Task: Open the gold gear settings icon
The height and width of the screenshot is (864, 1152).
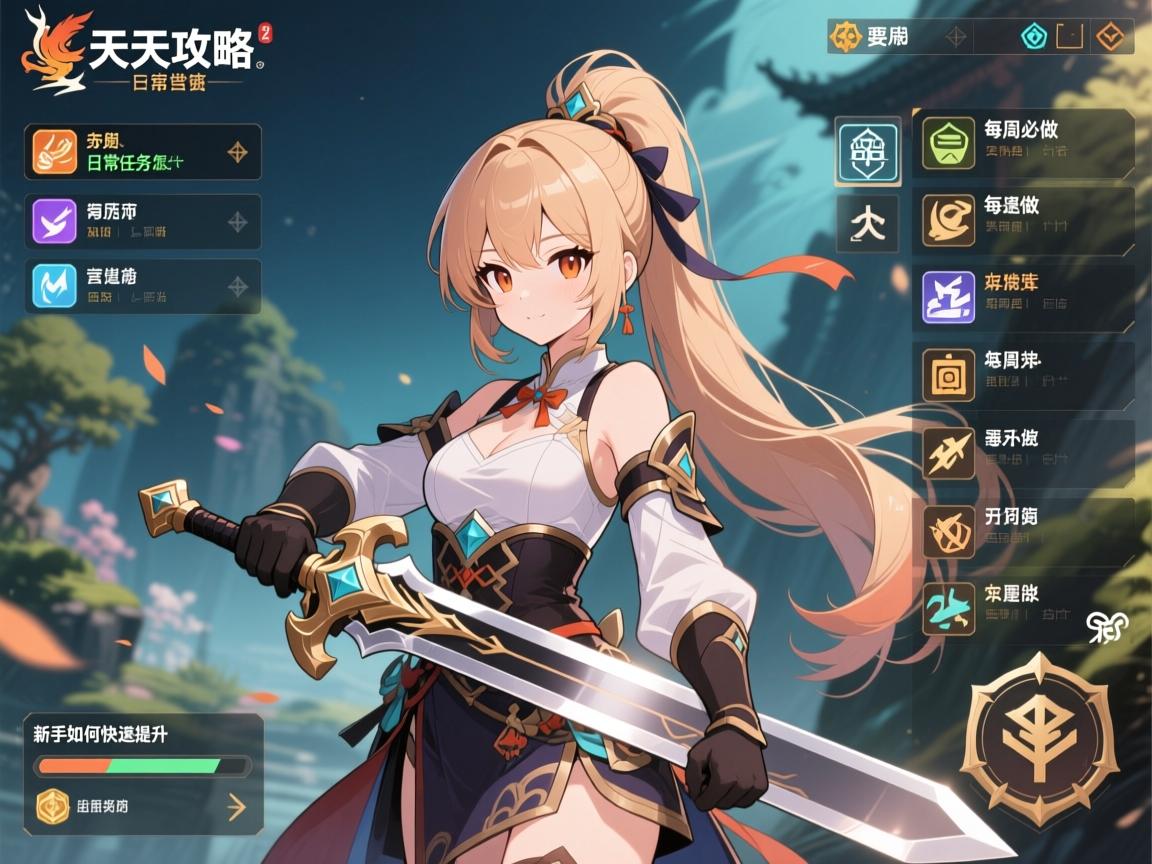Action: pyautogui.click(x=845, y=37)
